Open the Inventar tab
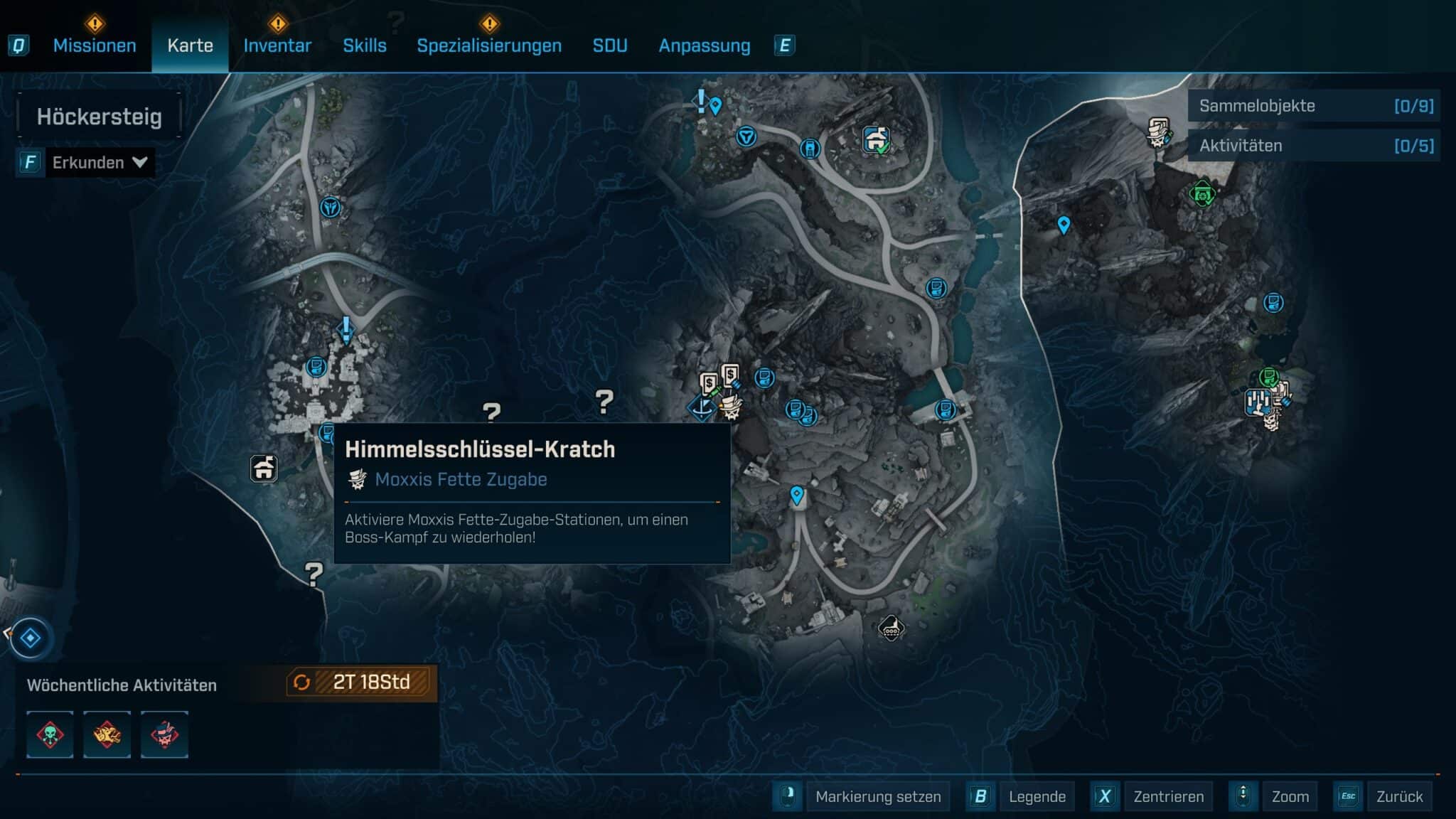Viewport: 1456px width, 819px height. click(x=277, y=45)
